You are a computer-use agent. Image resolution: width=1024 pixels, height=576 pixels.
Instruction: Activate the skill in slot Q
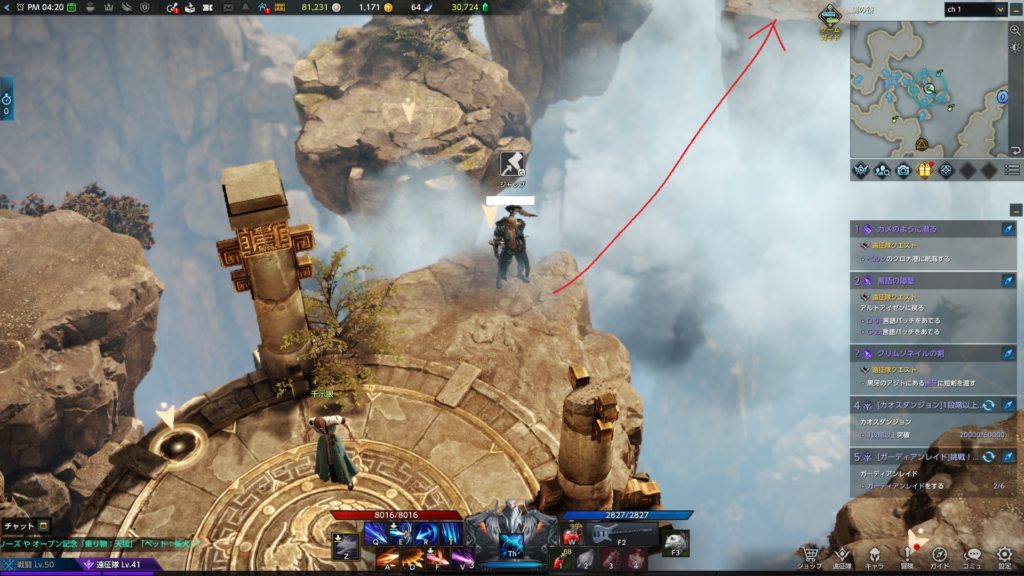tap(376, 534)
